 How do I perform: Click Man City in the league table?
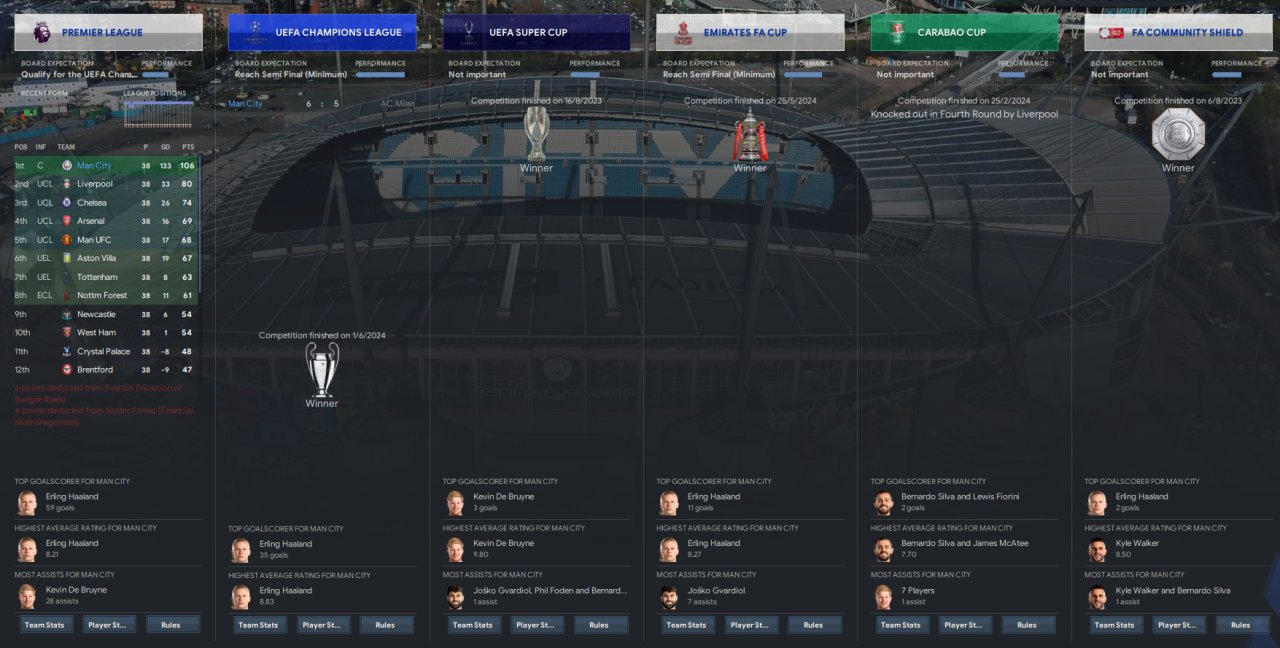(94, 165)
